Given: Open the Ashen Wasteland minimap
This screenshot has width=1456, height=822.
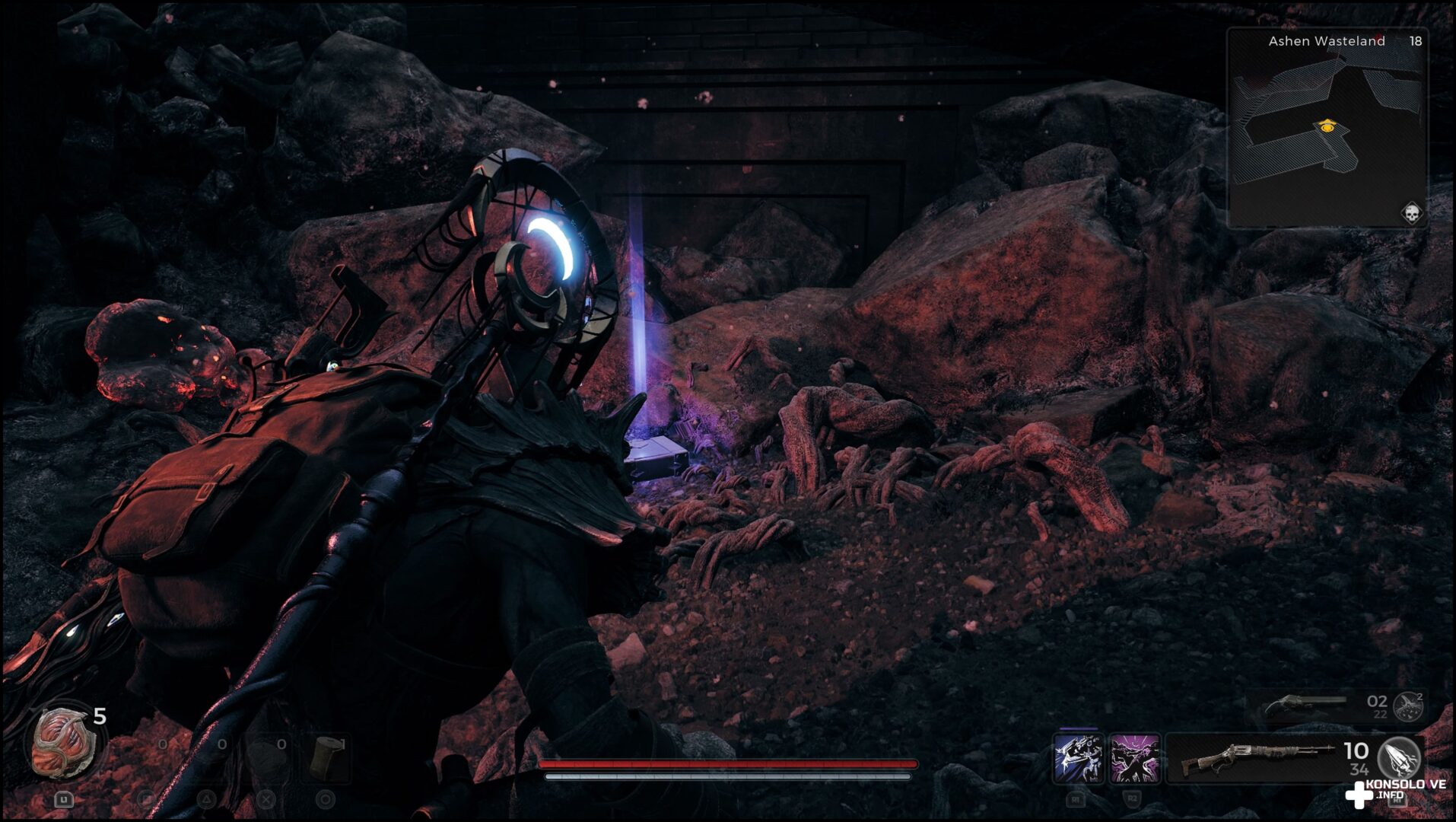Looking at the screenshot, I should 1327,129.
